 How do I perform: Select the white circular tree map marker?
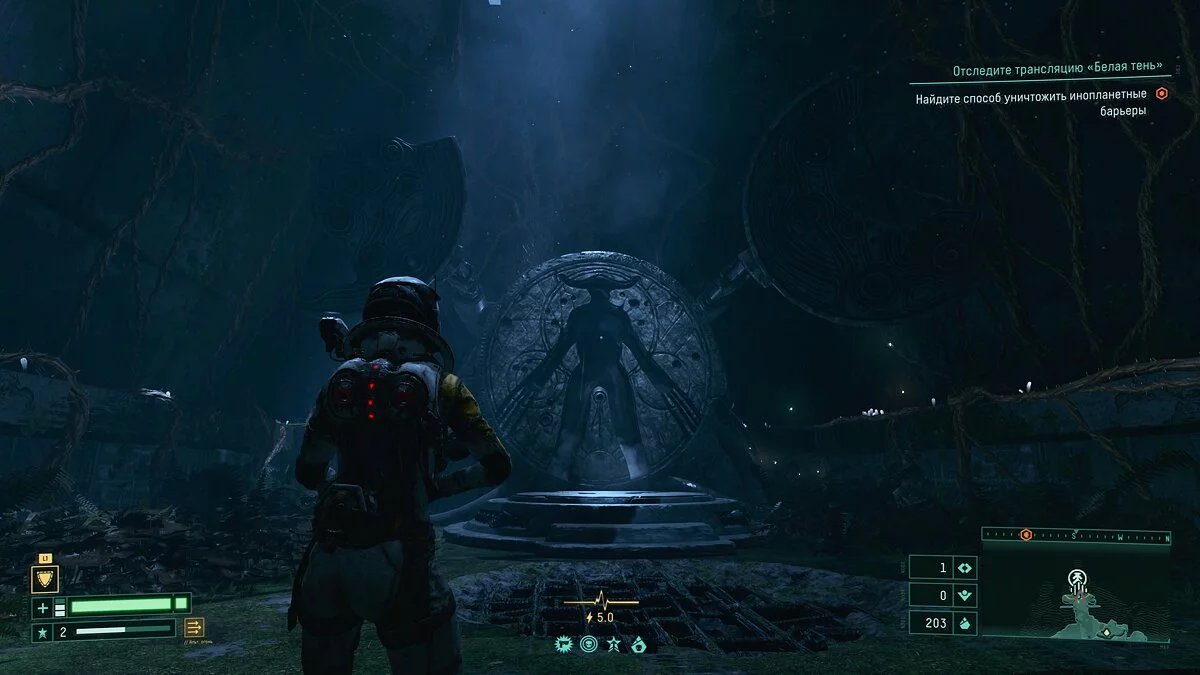1078,578
